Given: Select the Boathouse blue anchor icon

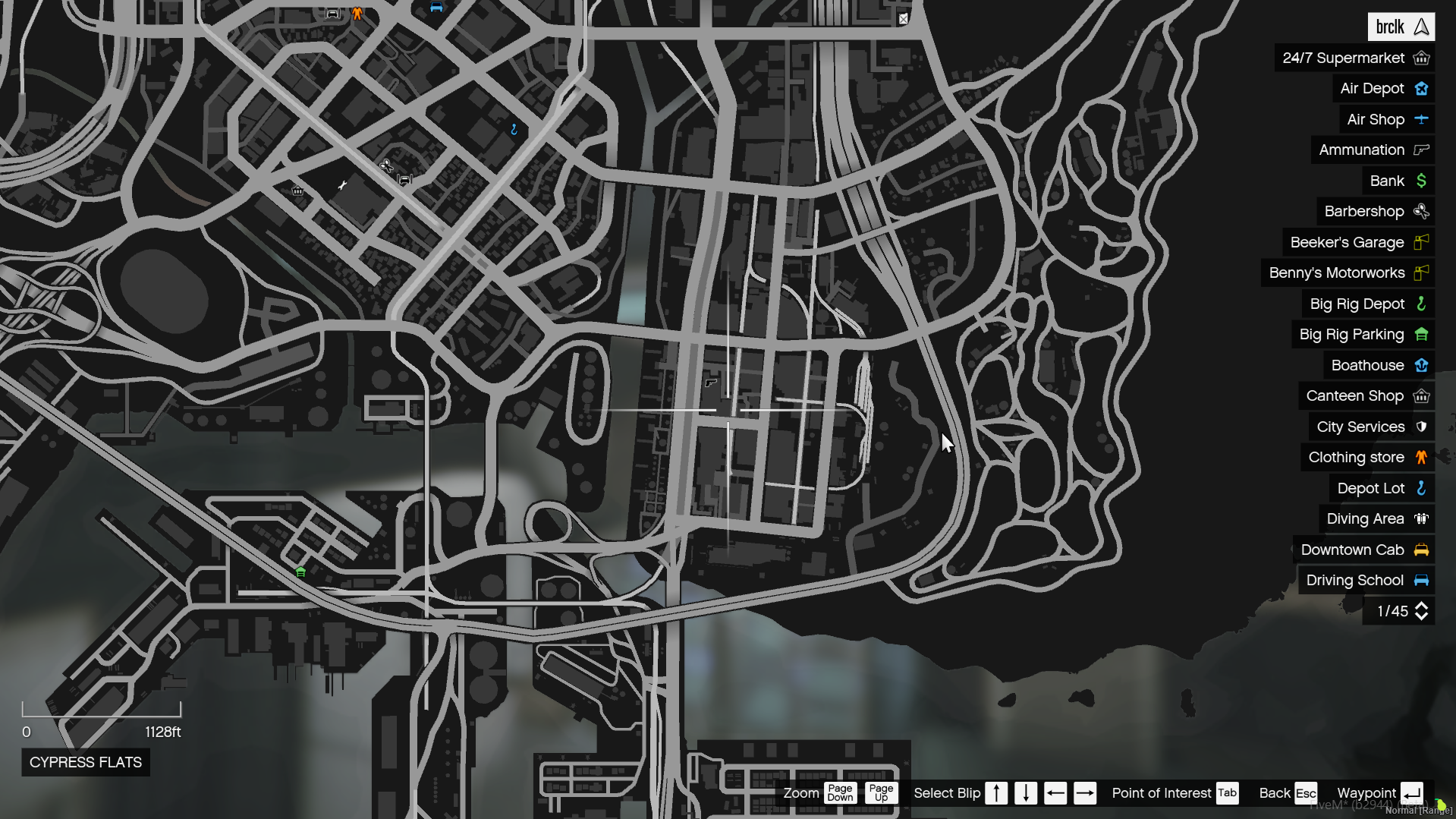Looking at the screenshot, I should pos(1421,365).
